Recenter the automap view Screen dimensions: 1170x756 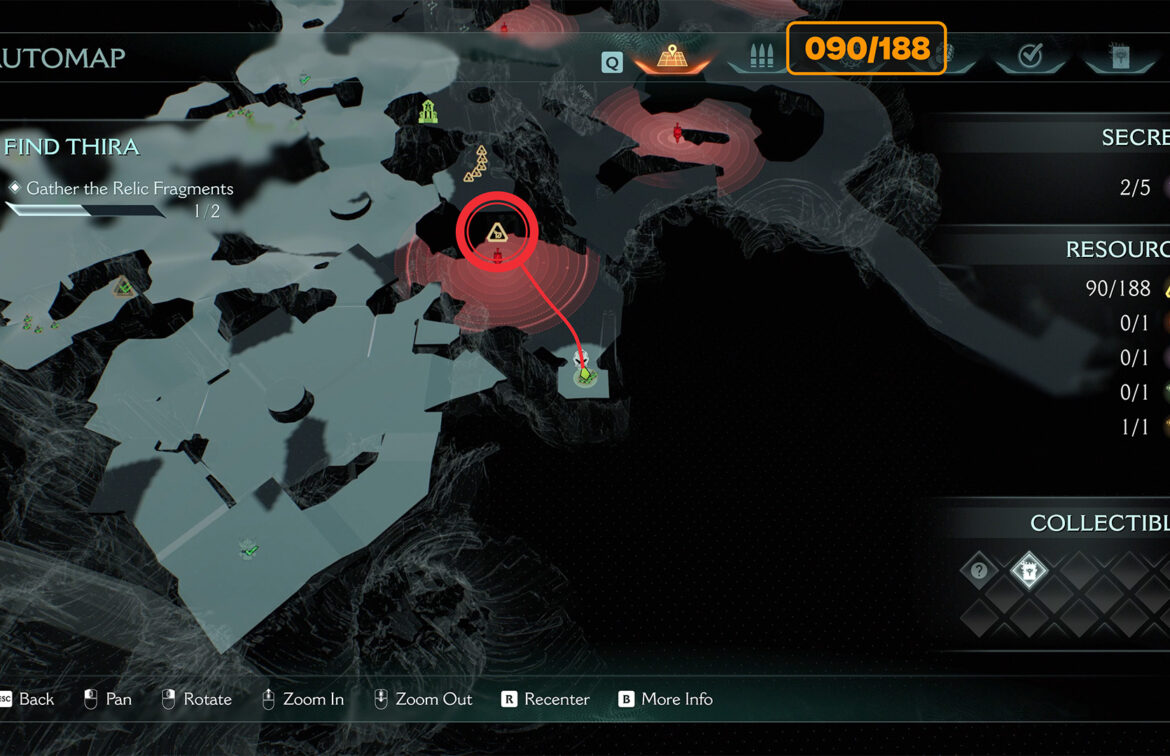(x=546, y=699)
